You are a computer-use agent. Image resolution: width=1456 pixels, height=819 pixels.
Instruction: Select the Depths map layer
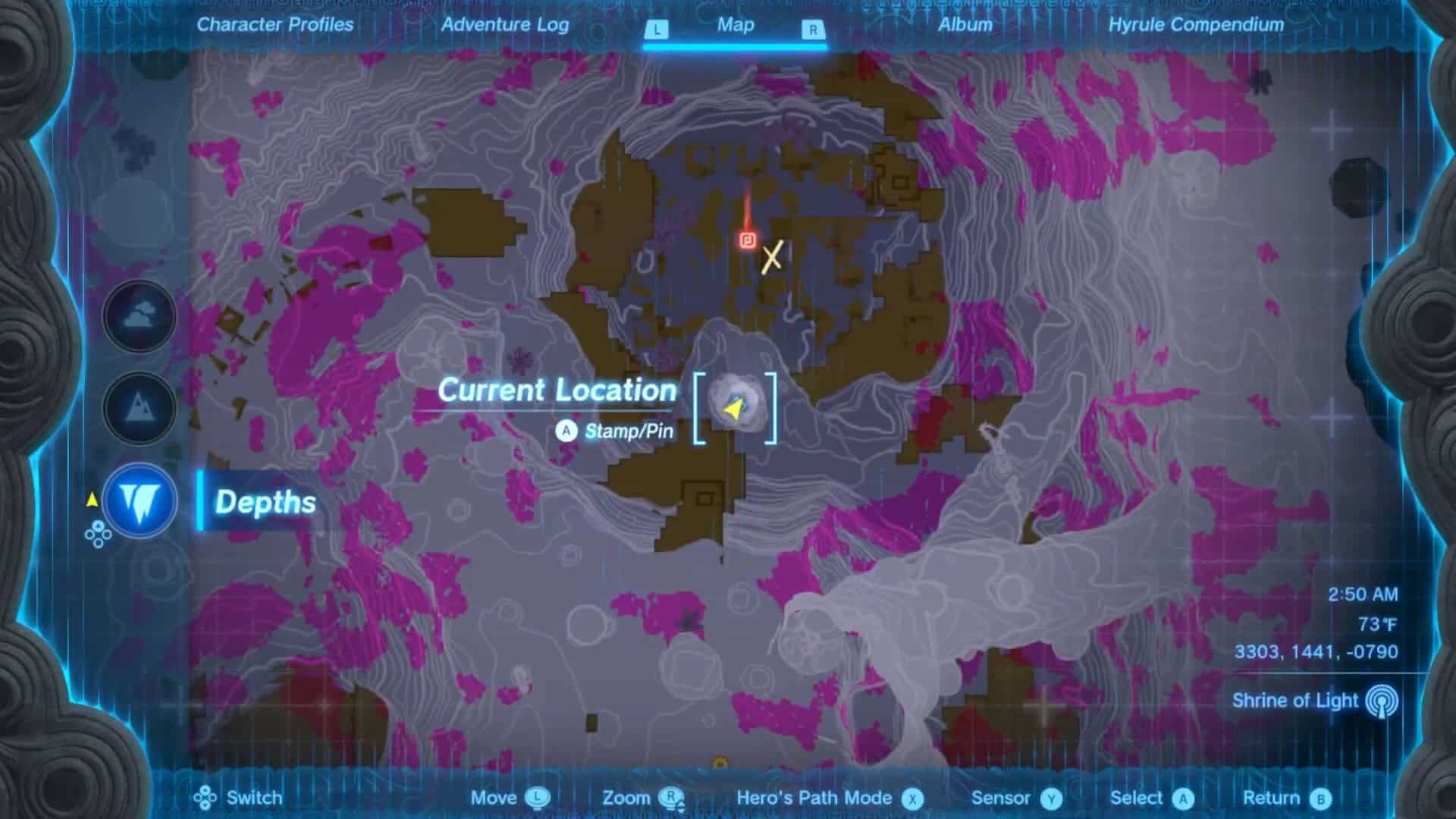click(141, 500)
